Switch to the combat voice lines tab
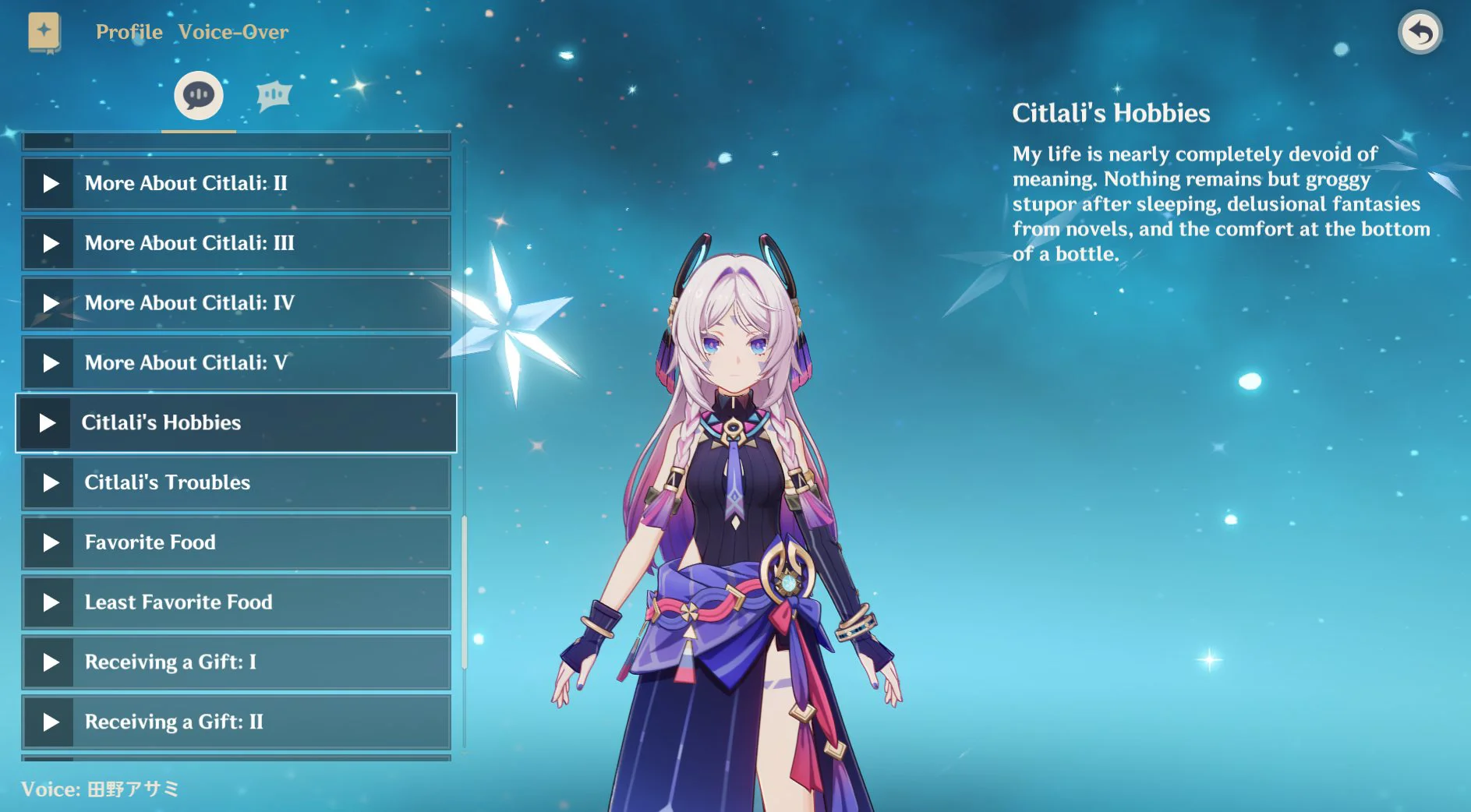1471x812 pixels. coord(274,96)
